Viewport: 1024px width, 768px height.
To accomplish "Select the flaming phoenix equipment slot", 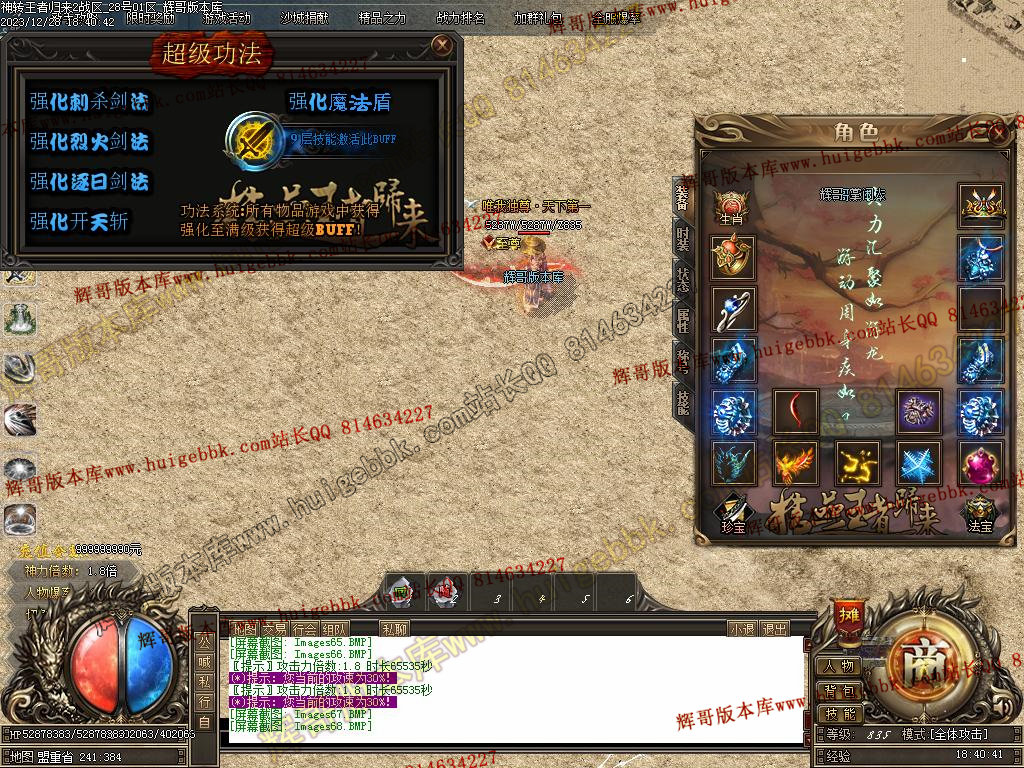I will pyautogui.click(x=796, y=465).
